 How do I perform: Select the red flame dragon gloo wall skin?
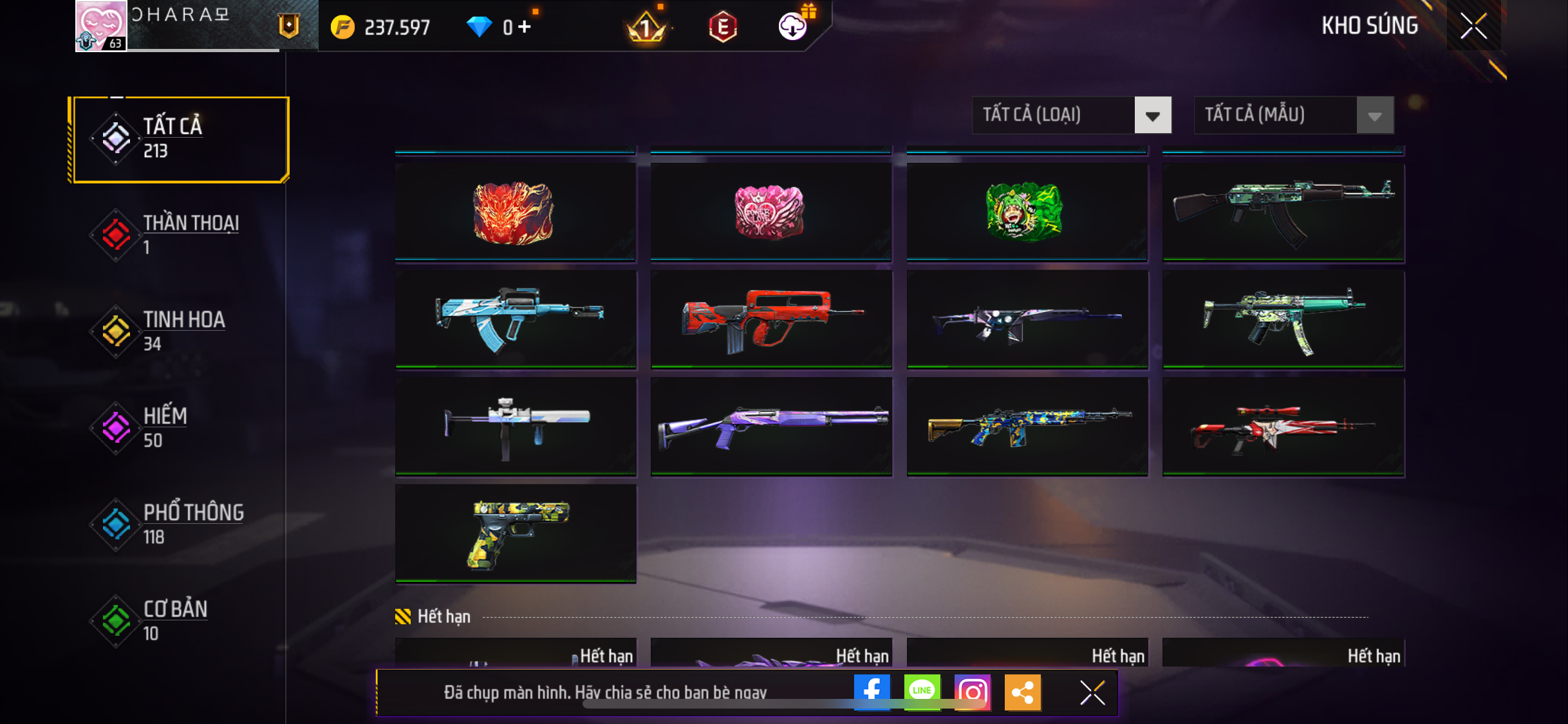pos(515,212)
